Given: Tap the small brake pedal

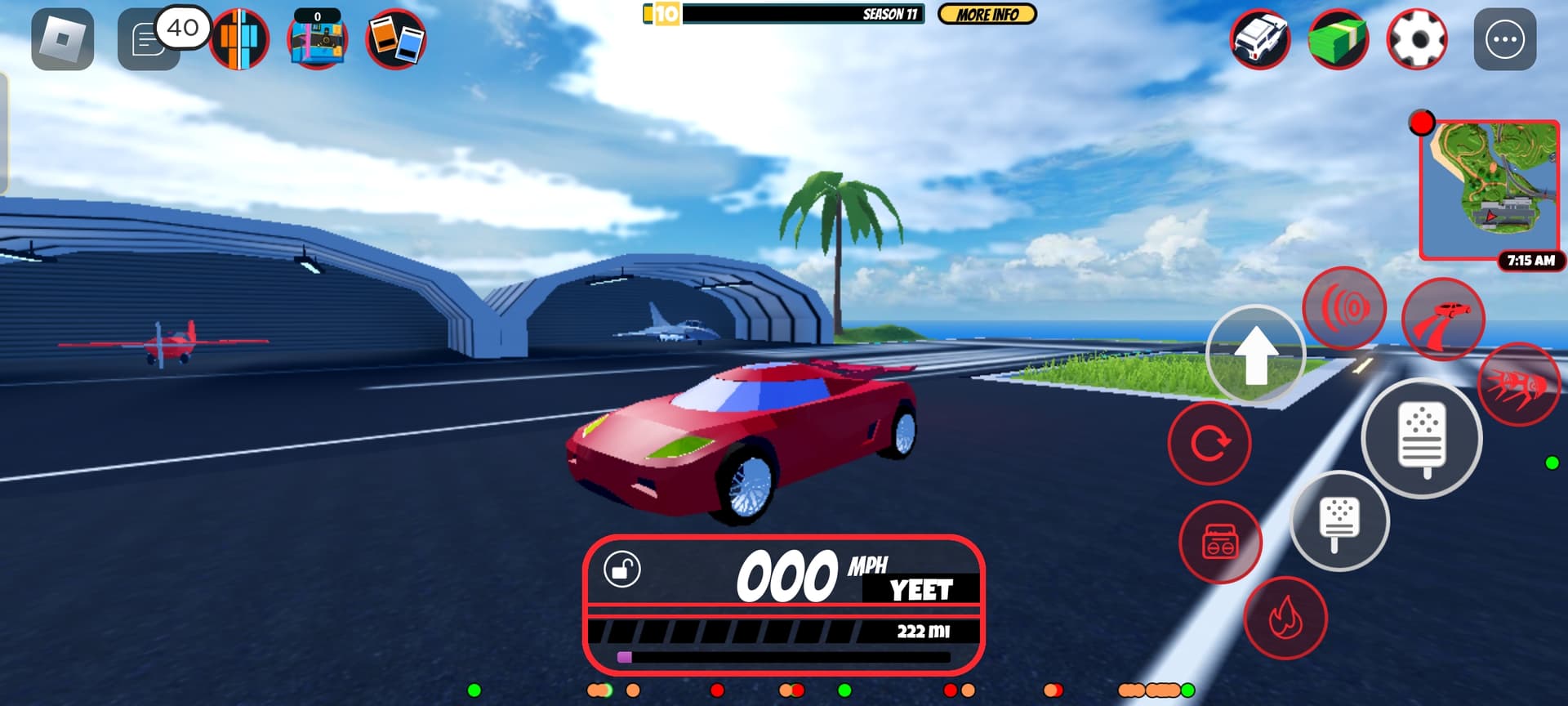Looking at the screenshot, I should click(x=1339, y=521).
